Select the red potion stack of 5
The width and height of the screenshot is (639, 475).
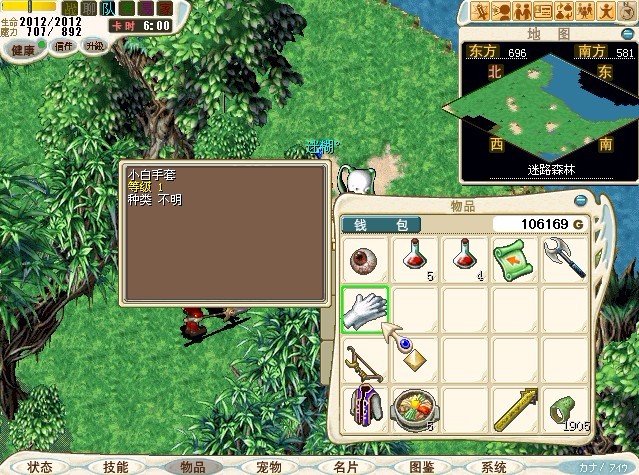416,260
